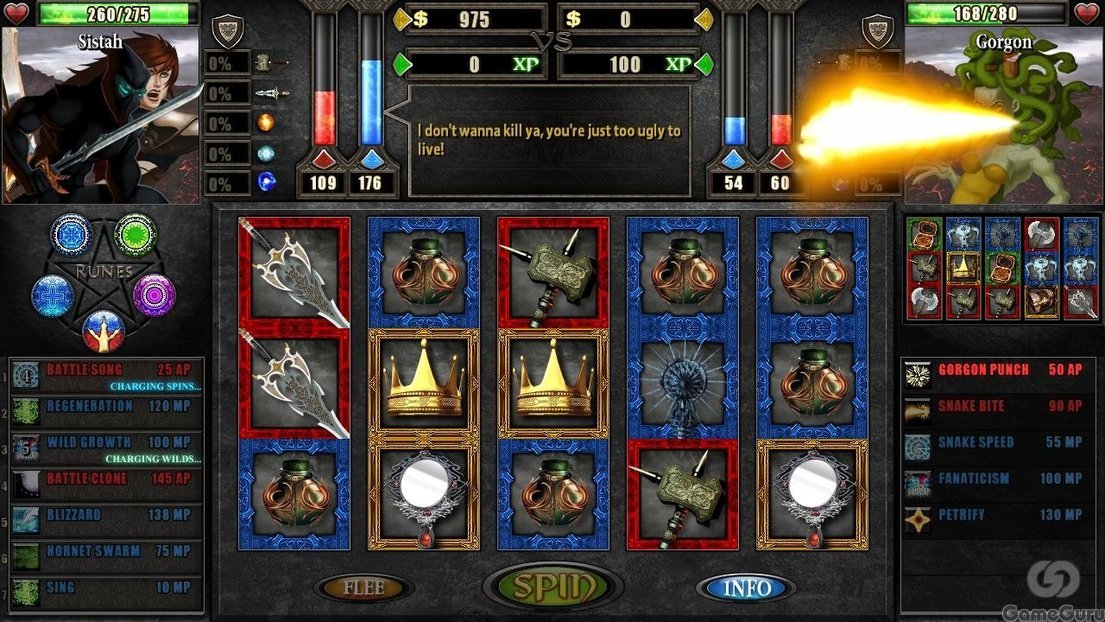This screenshot has width=1105, height=622.
Task: Inspect the Petrify enemy skill
Action: click(x=1000, y=517)
